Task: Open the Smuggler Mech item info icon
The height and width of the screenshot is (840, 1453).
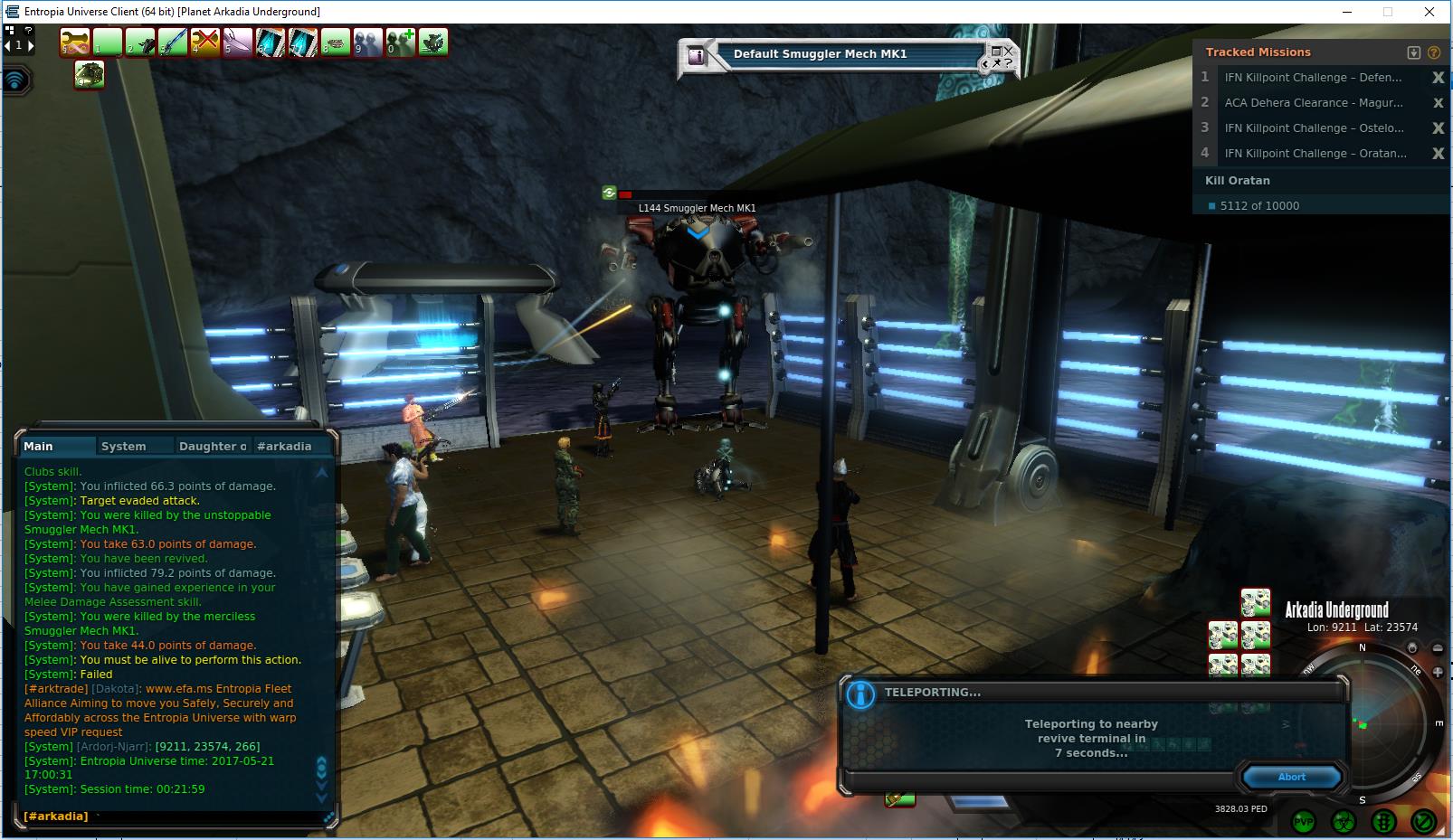Action: click(x=697, y=55)
